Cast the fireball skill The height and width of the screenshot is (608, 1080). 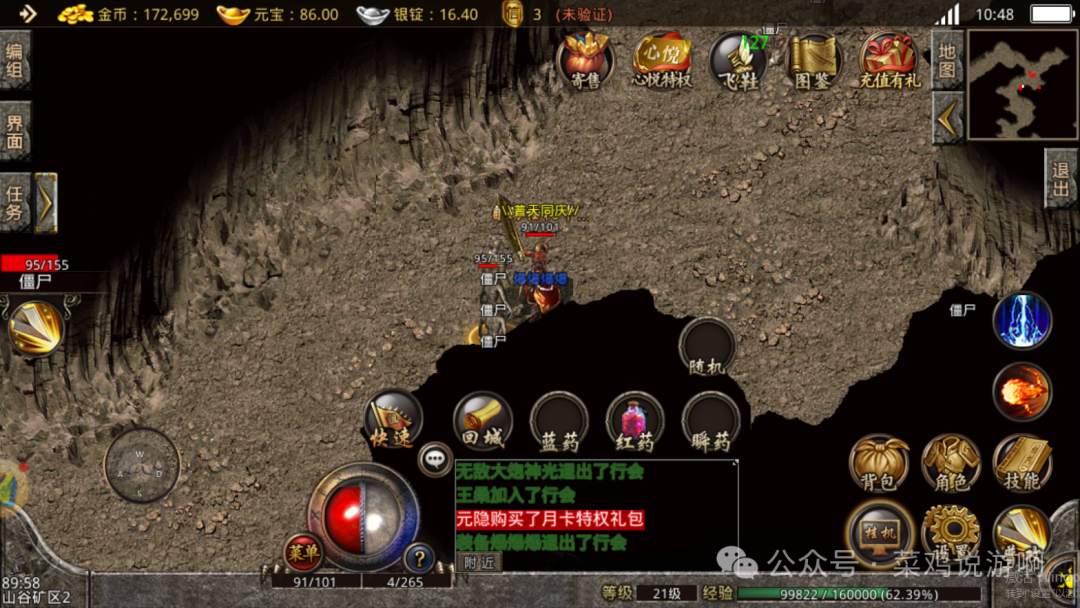coord(1022,391)
